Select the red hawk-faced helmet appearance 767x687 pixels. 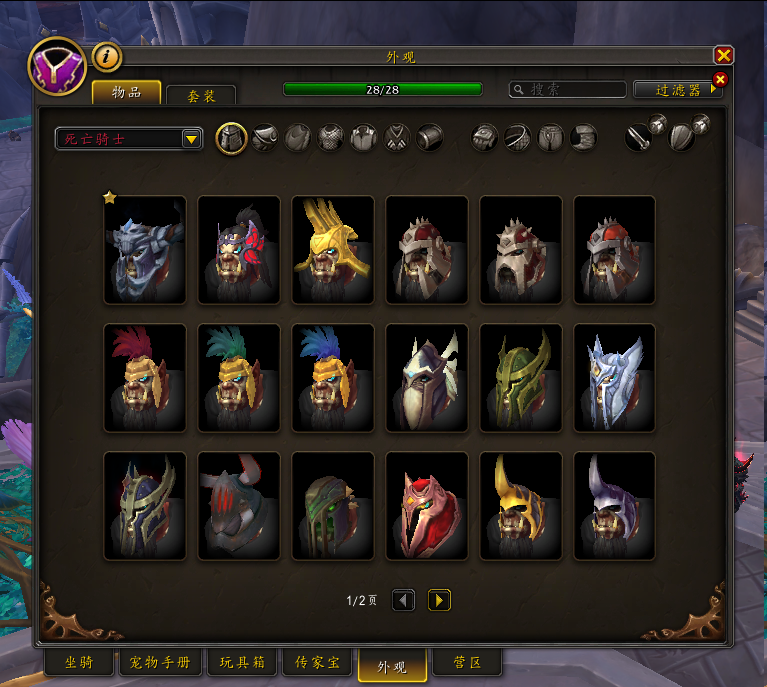(427, 505)
